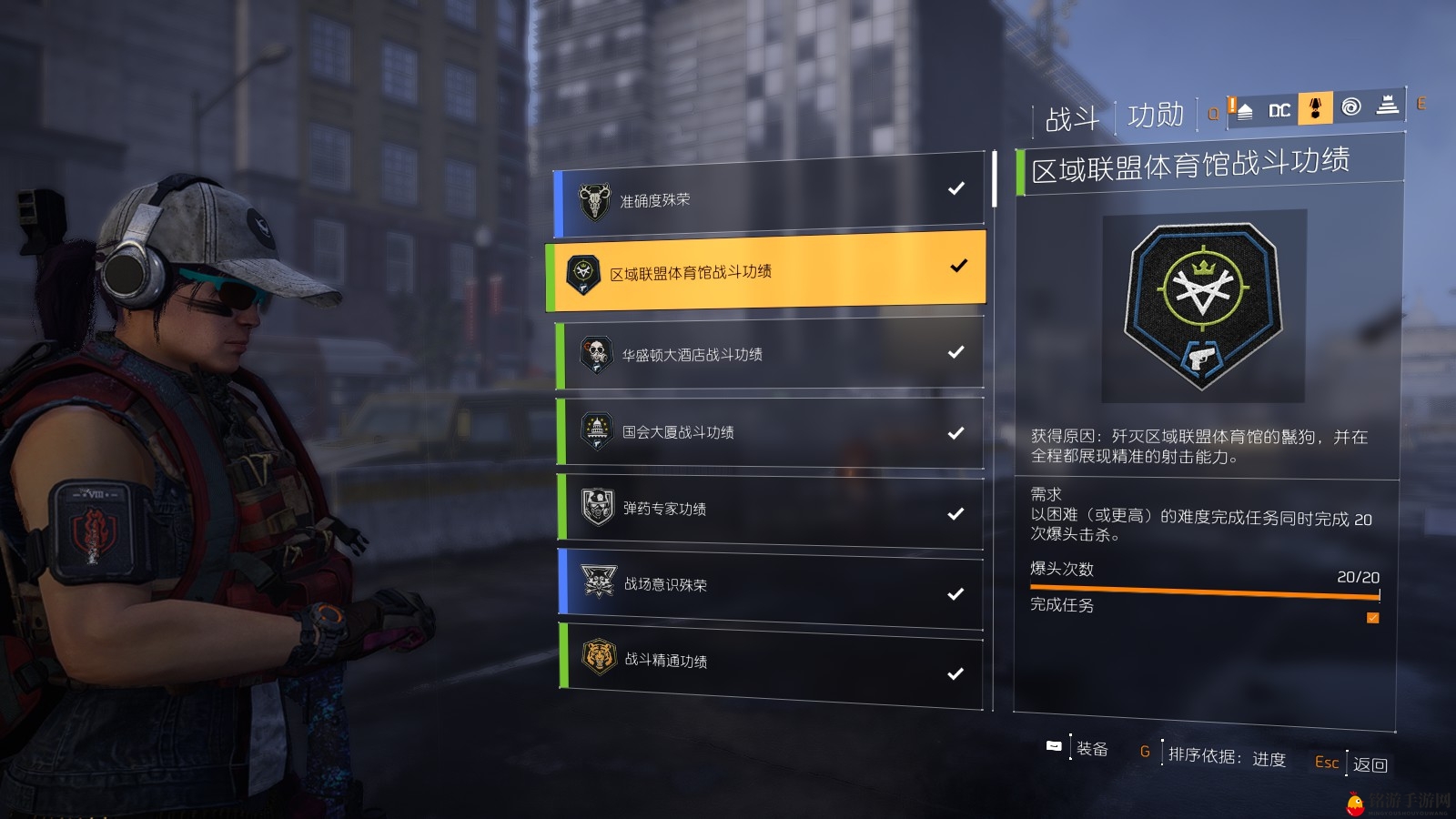This screenshot has height=819, width=1456.
Task: Select the 弹药专家功绩 commendation row
Action: [769, 510]
